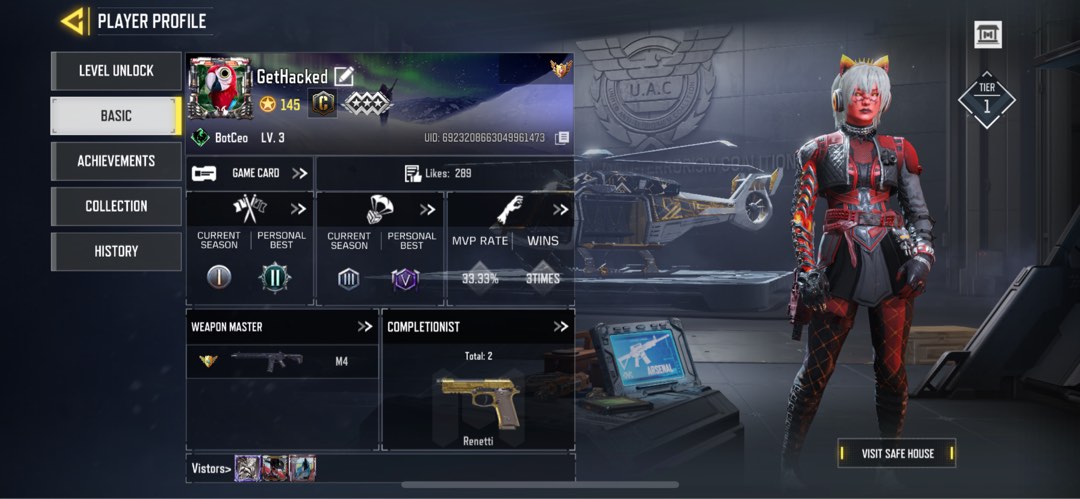1080x499 pixels.
Task: Open the Achievements tab
Action: [x=116, y=161]
